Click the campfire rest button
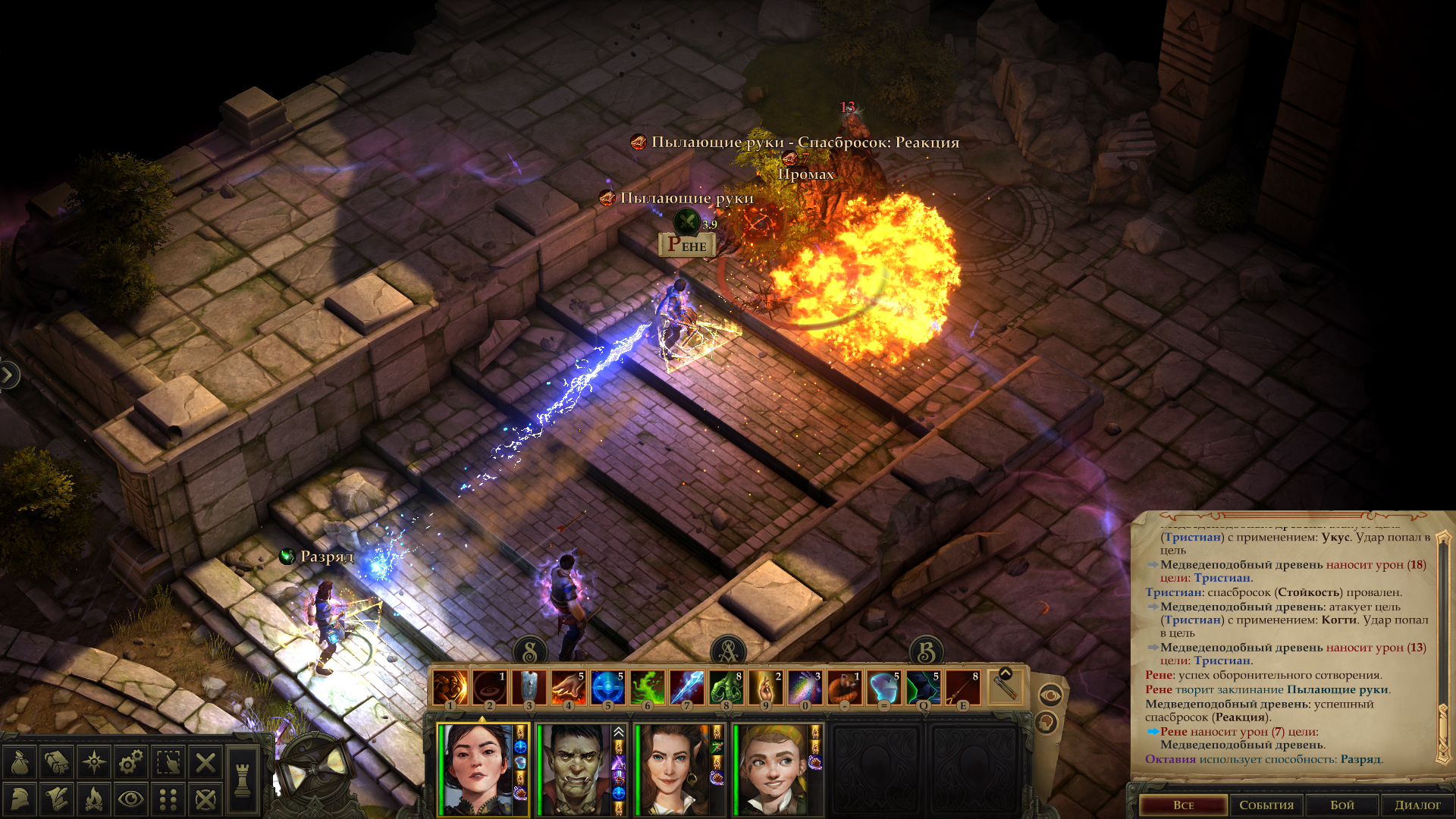The width and height of the screenshot is (1456, 819). tap(94, 799)
